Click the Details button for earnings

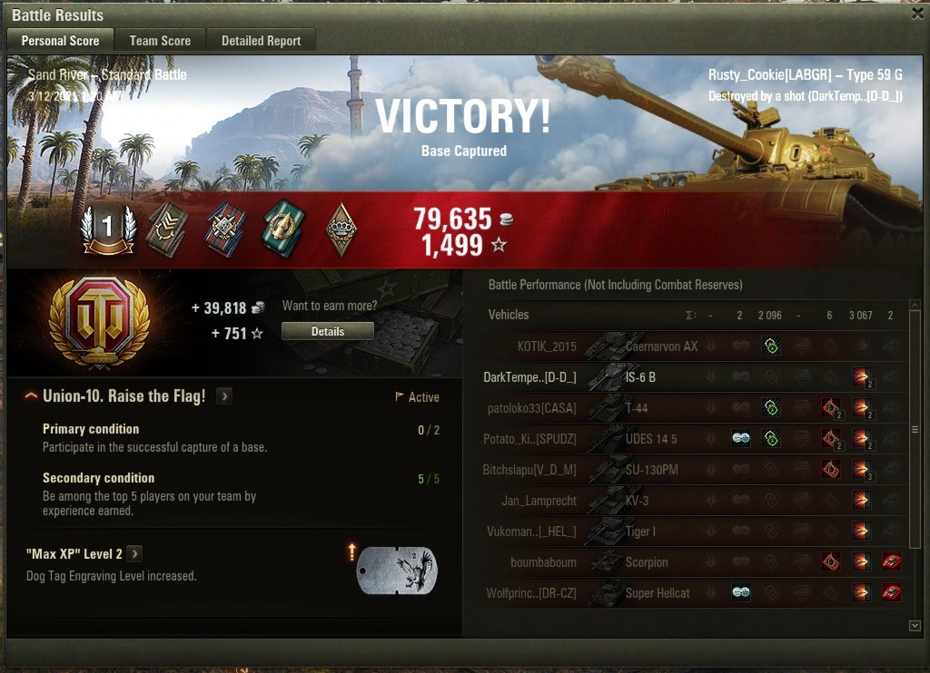327,331
